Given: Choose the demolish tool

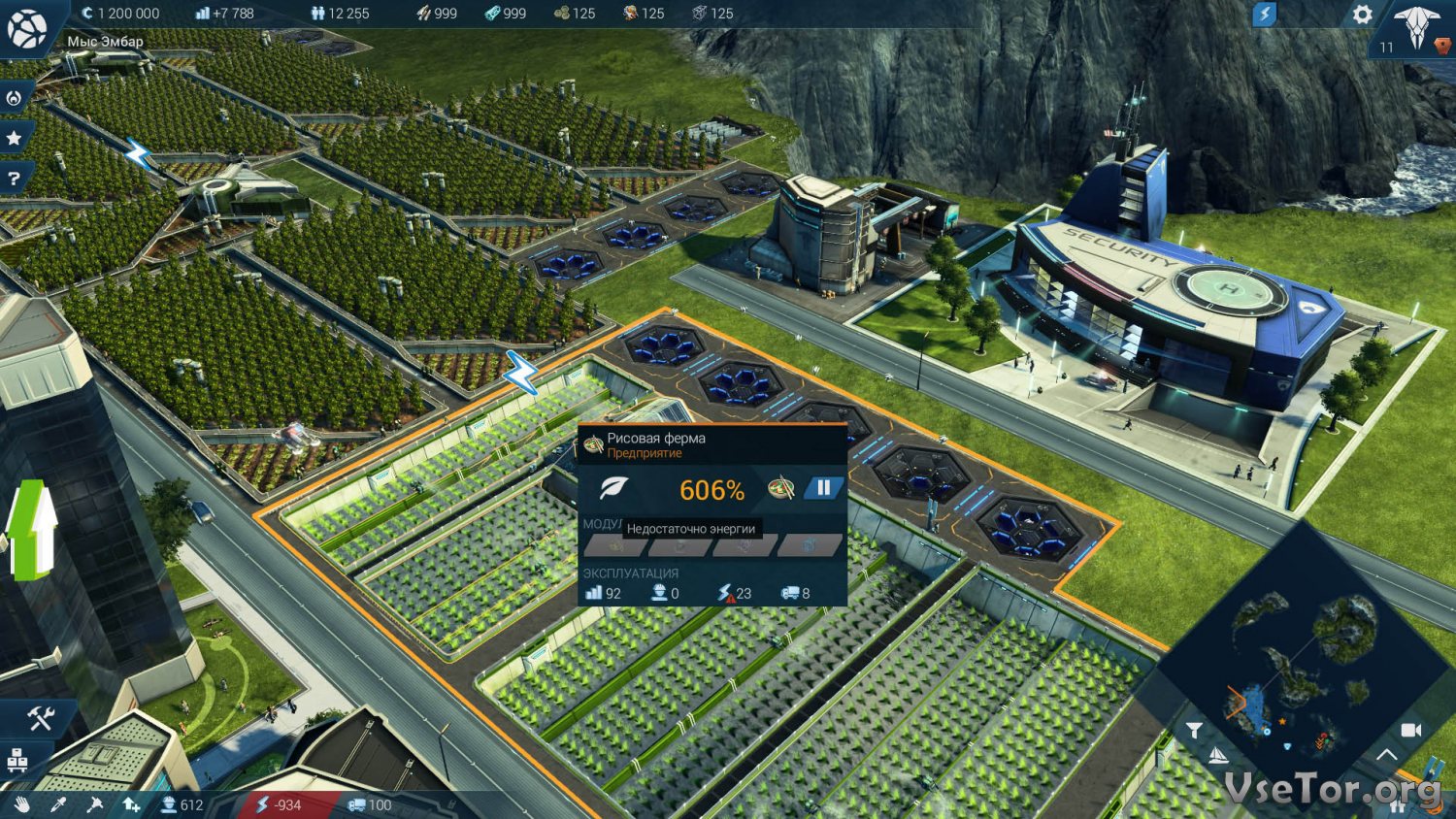Looking at the screenshot, I should tap(94, 804).
